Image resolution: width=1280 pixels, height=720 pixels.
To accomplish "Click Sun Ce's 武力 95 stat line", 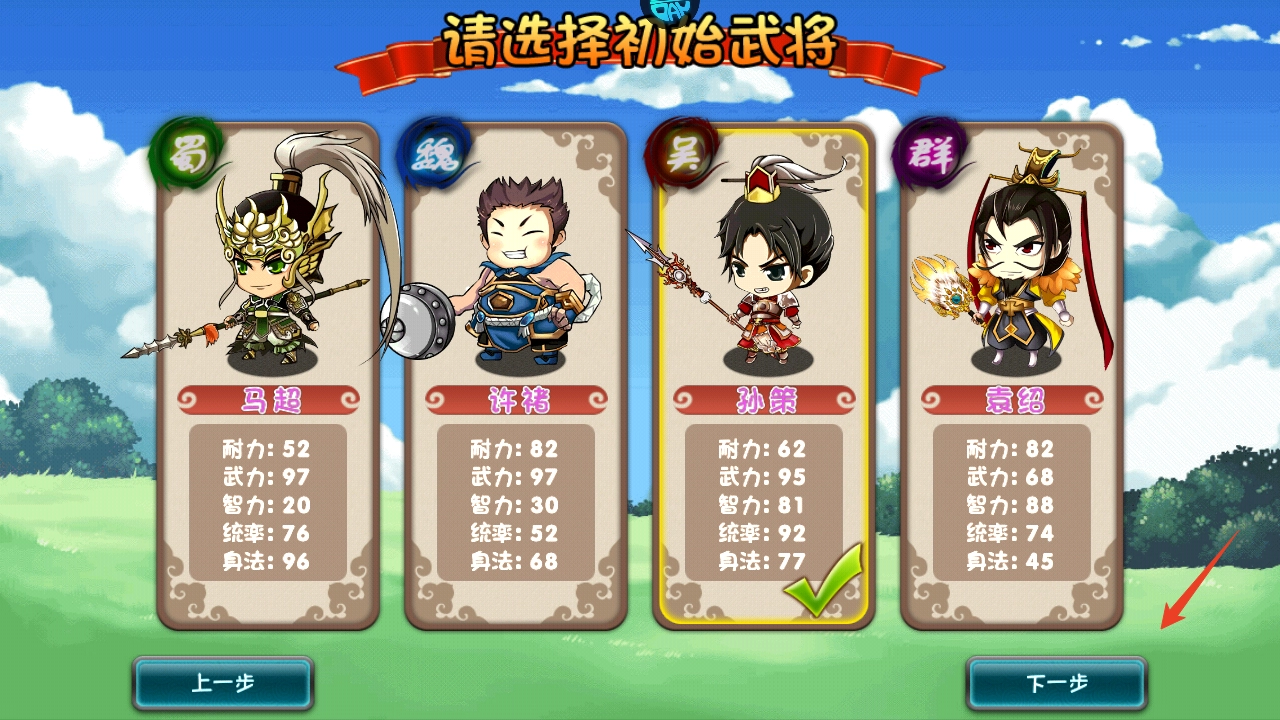I will tap(762, 479).
